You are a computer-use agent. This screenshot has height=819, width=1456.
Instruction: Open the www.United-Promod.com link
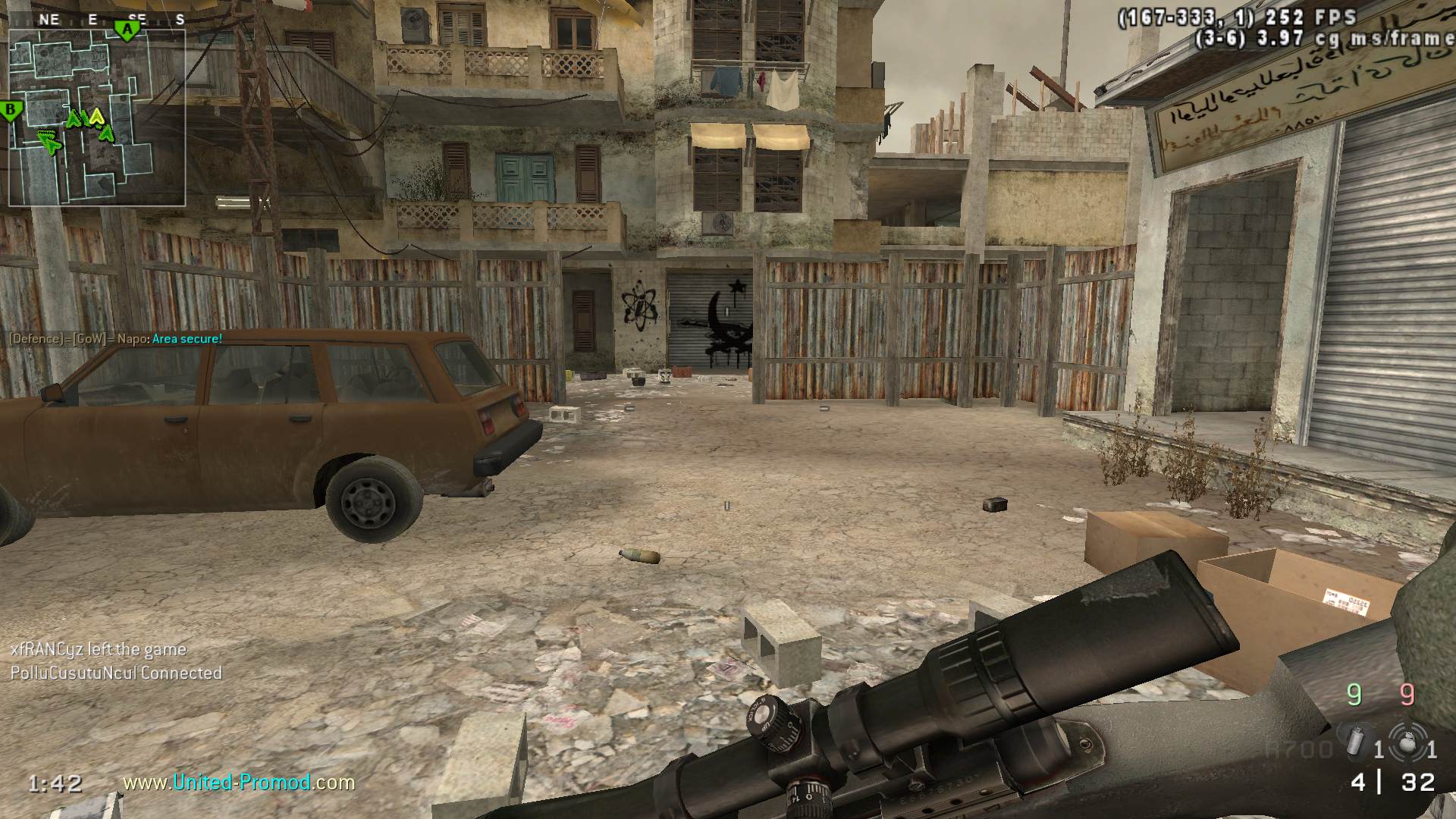239,782
